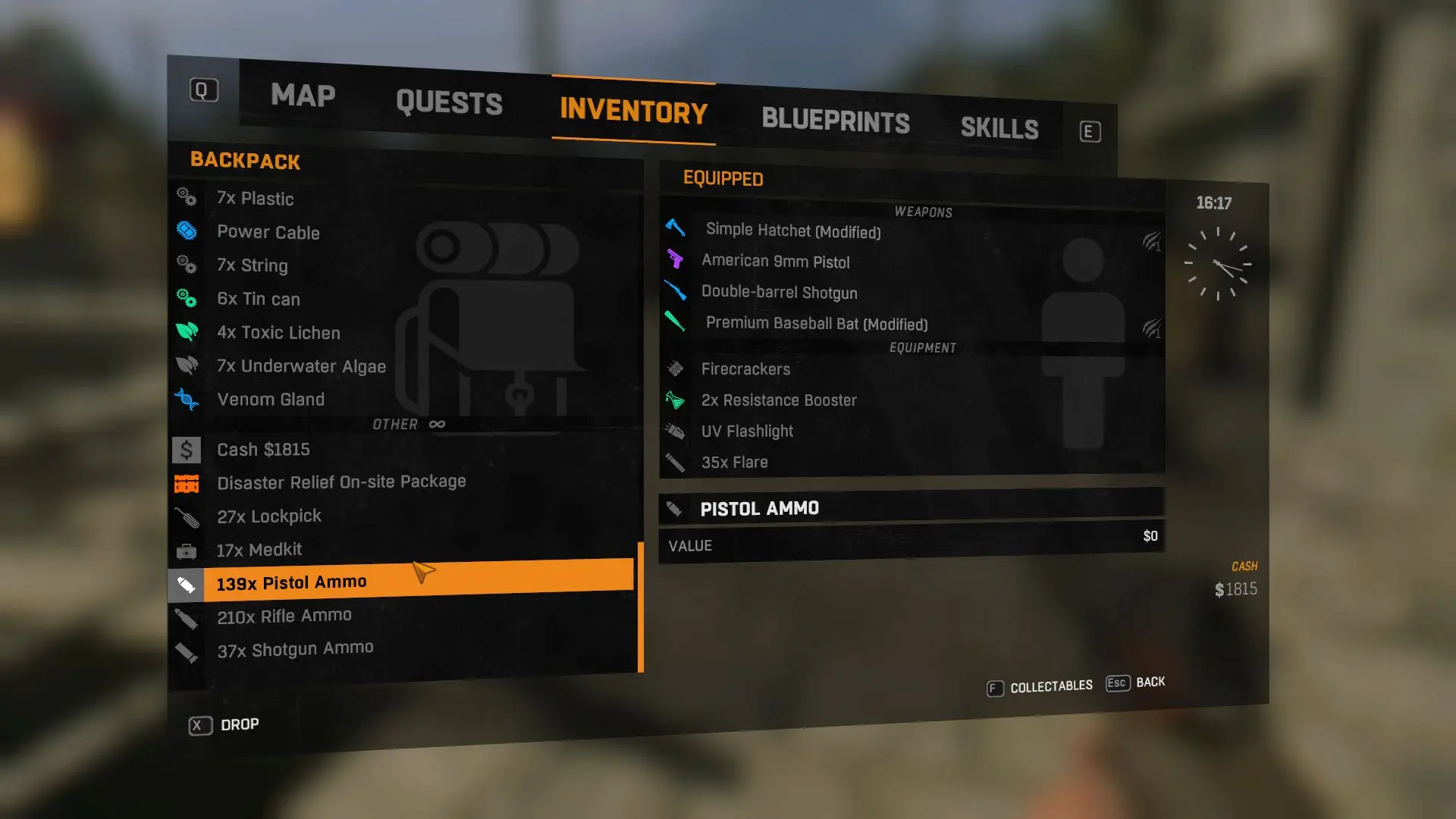Pick the Premium Baseball Bat
Screen dimensions: 1456x819
click(817, 324)
